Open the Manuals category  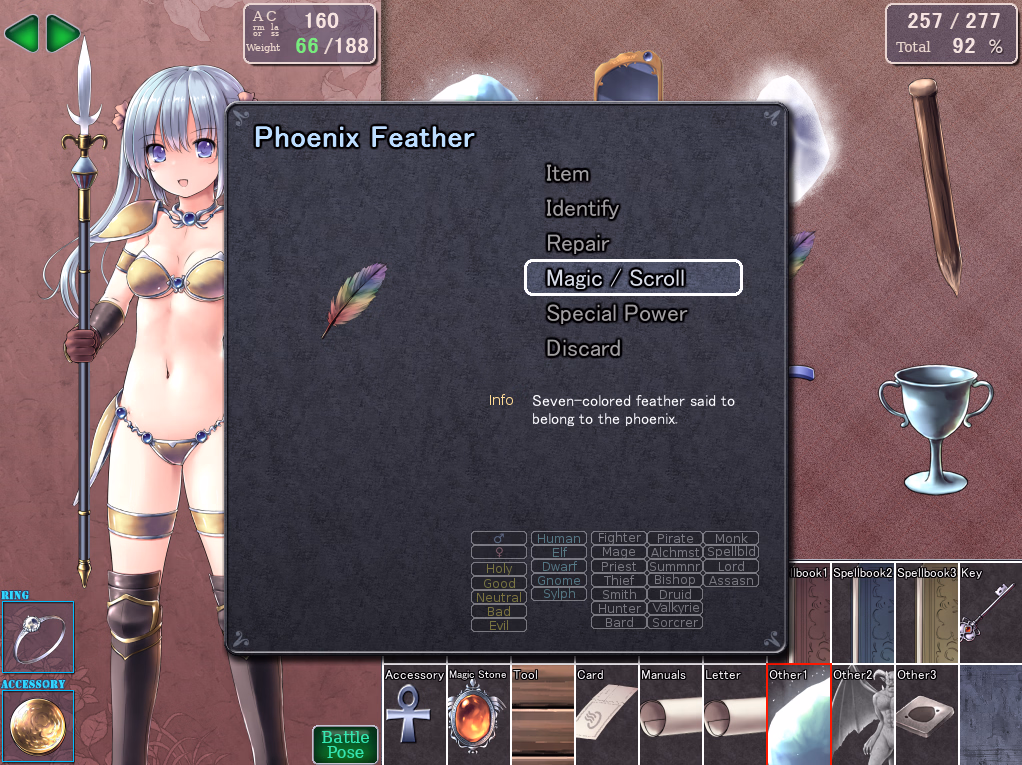[670, 714]
